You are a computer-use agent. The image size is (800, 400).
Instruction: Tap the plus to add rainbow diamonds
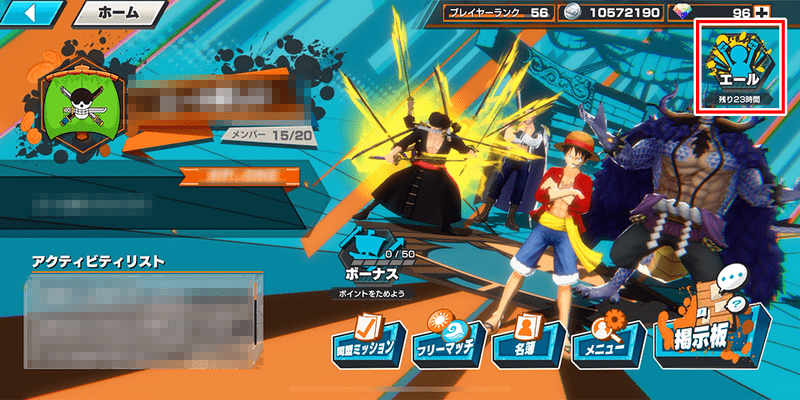765,12
